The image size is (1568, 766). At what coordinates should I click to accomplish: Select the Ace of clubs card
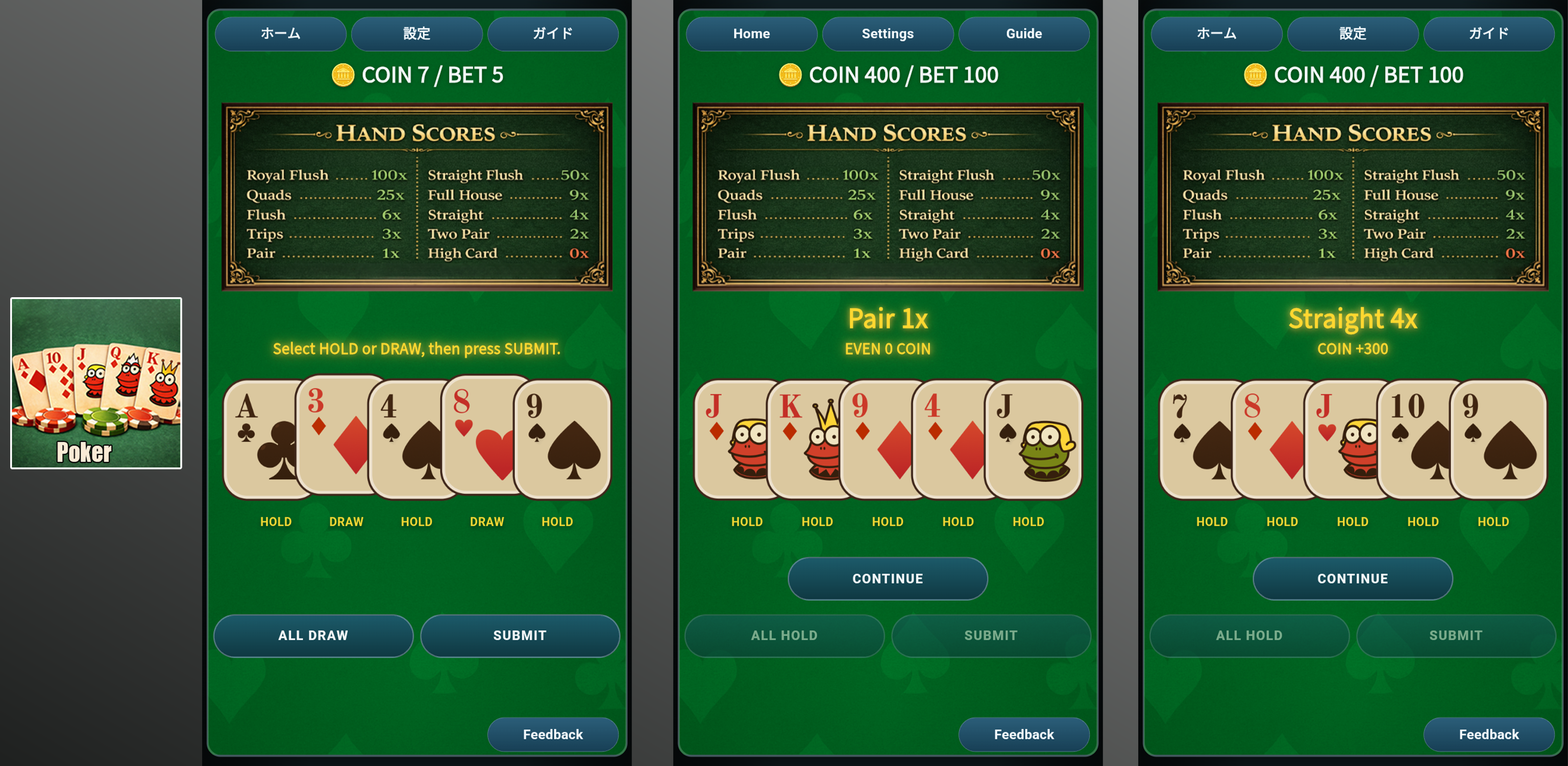[x=262, y=439]
